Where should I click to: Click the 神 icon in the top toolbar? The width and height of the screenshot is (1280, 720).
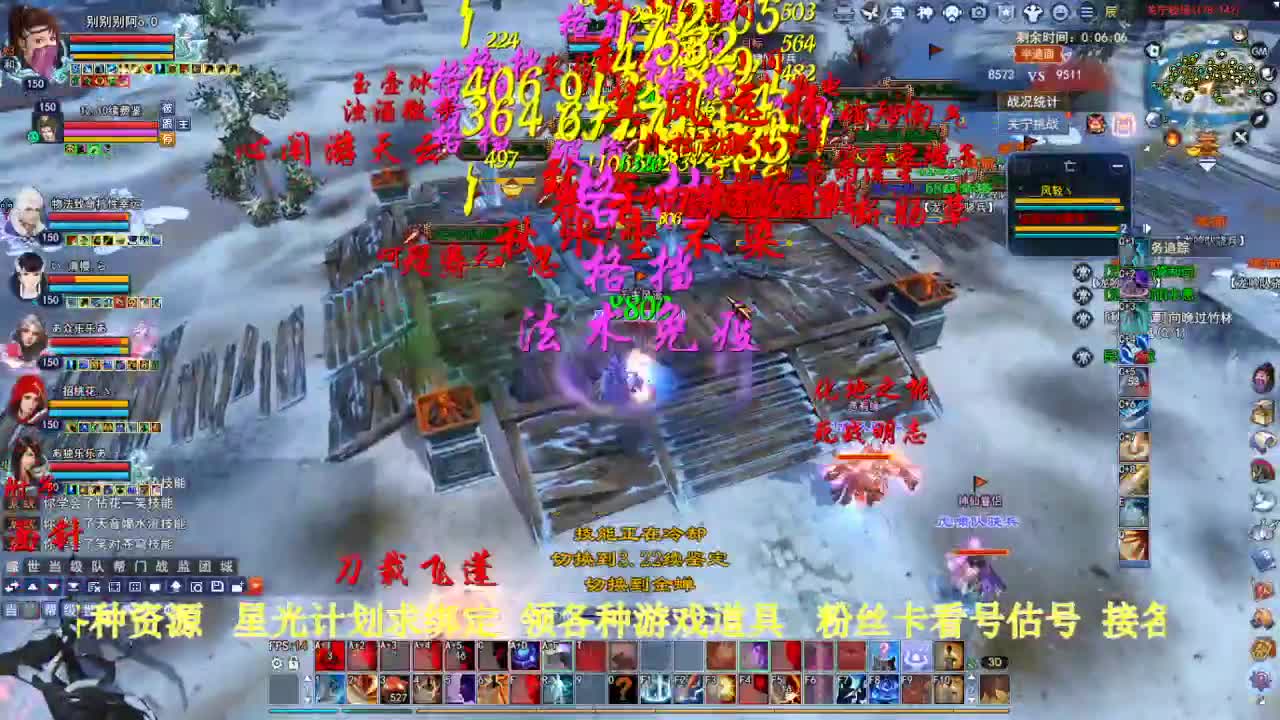[924, 12]
